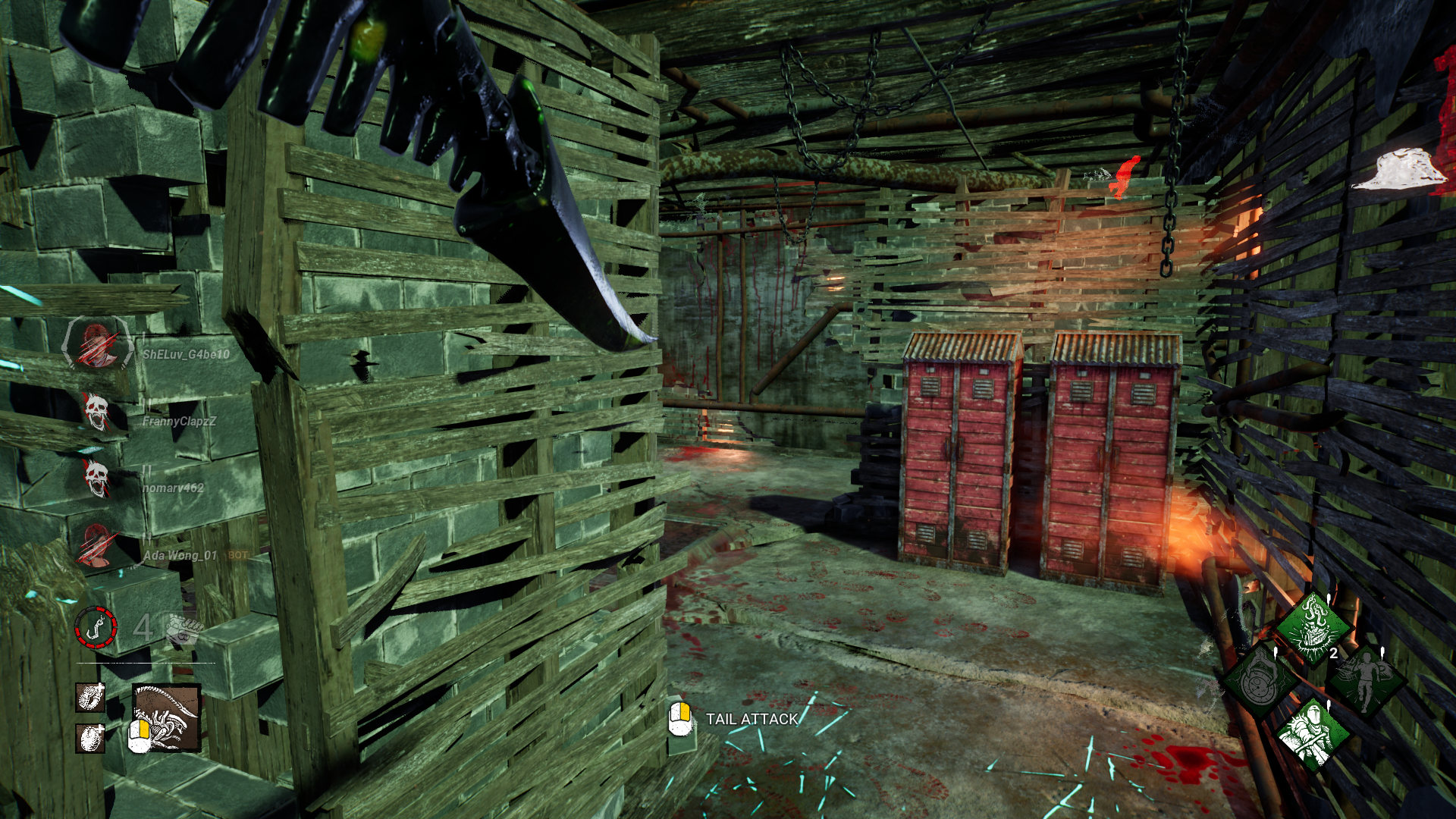
Task: Select the clock perk icon
Action: (x=1260, y=680)
